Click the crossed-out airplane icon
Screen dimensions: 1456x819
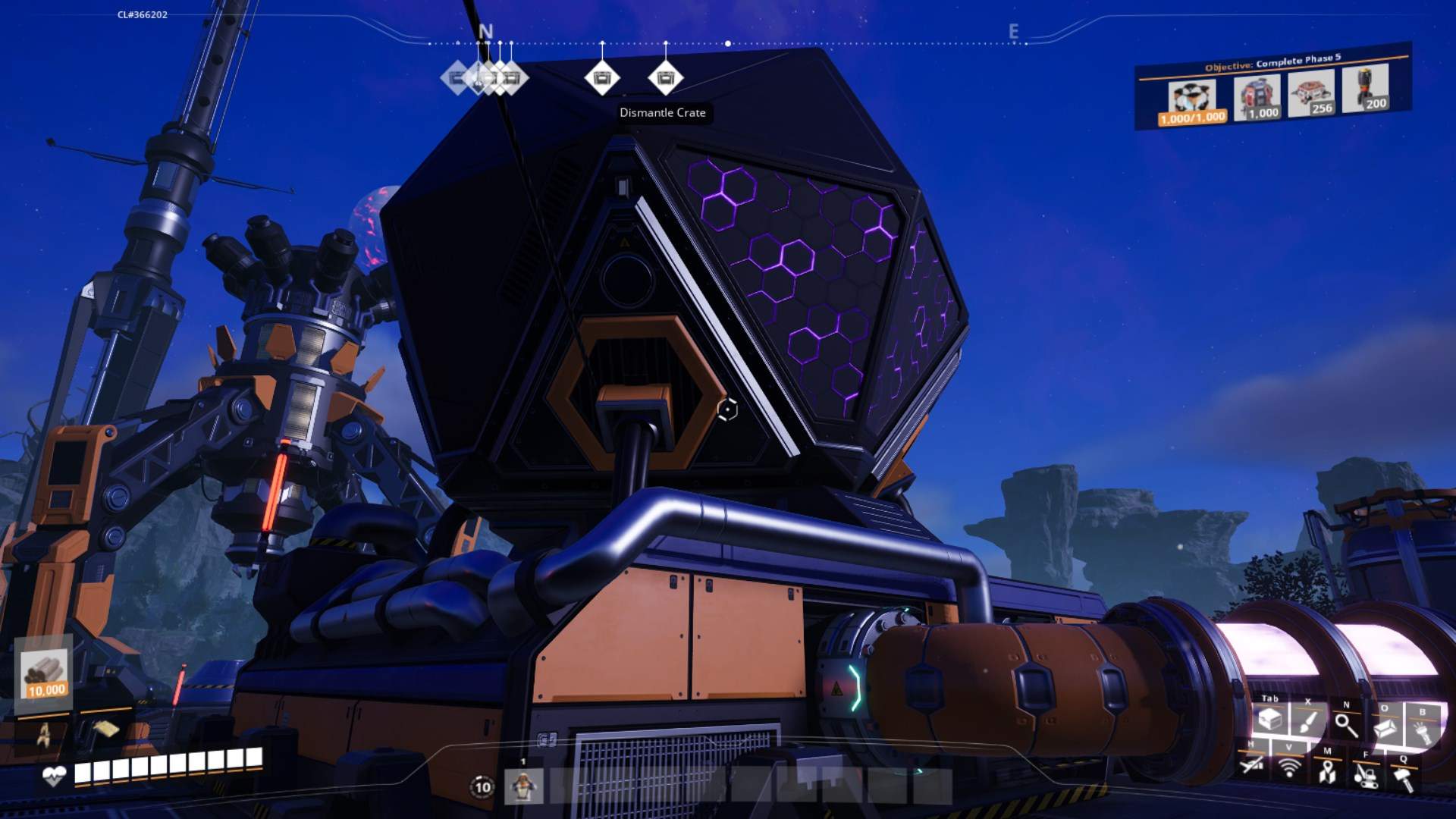click(x=1252, y=765)
